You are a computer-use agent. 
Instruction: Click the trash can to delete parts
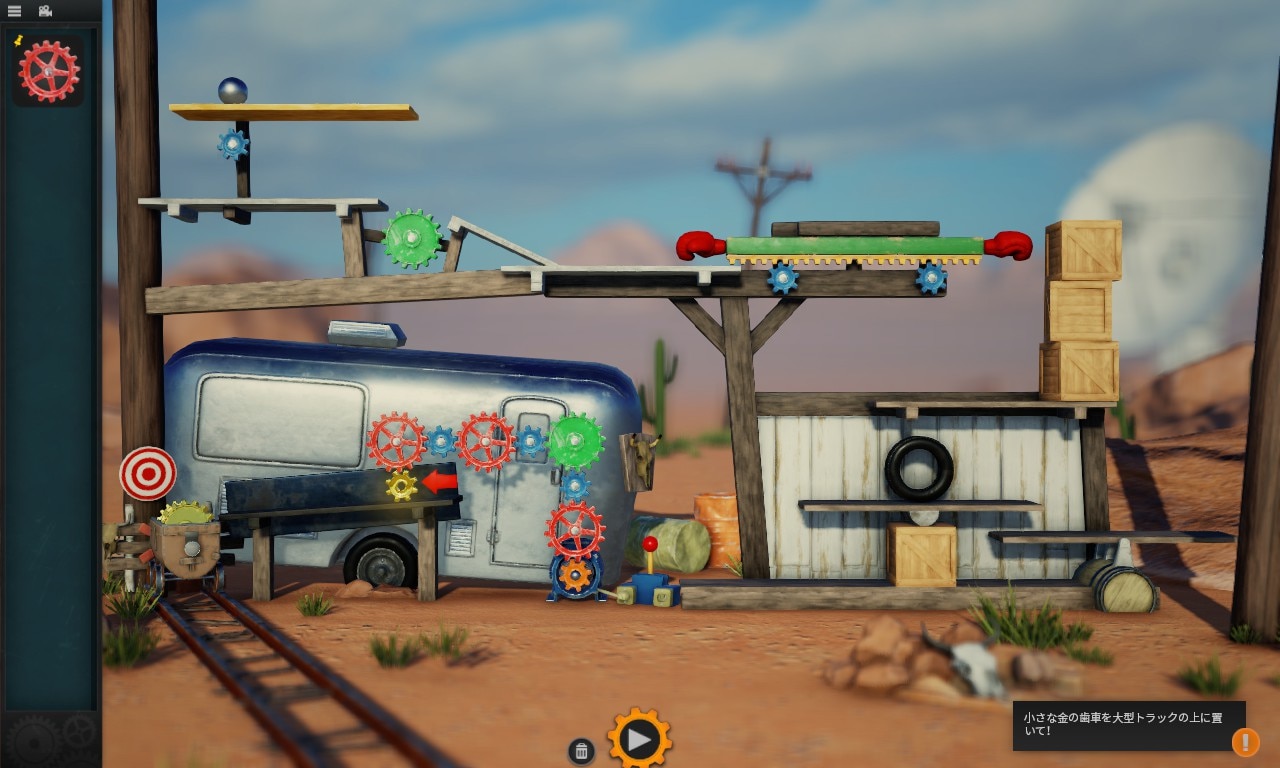pyautogui.click(x=581, y=749)
